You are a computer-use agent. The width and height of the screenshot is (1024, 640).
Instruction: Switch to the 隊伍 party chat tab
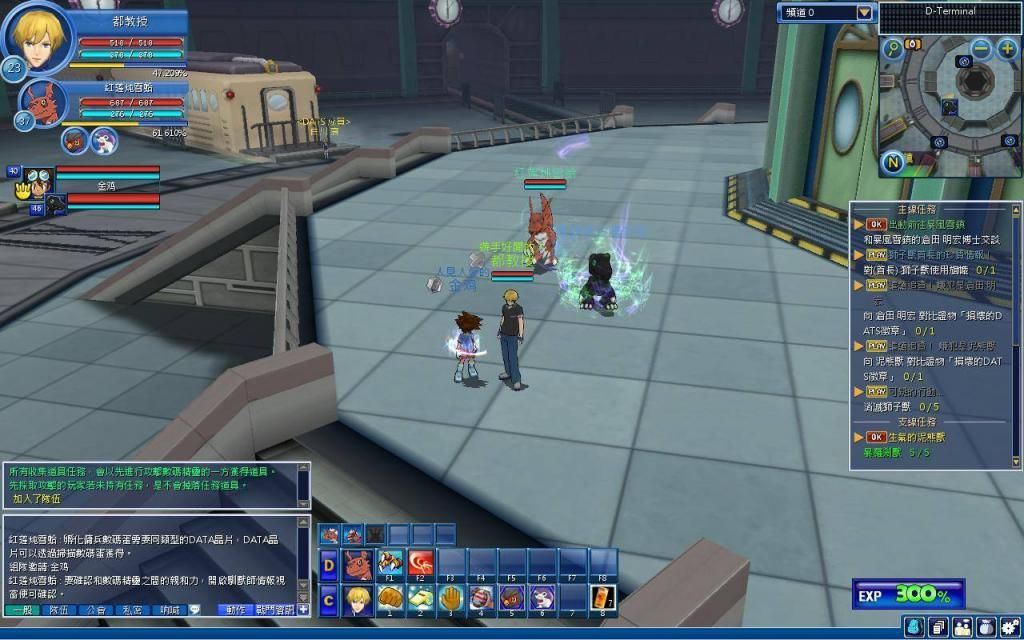(x=61, y=609)
